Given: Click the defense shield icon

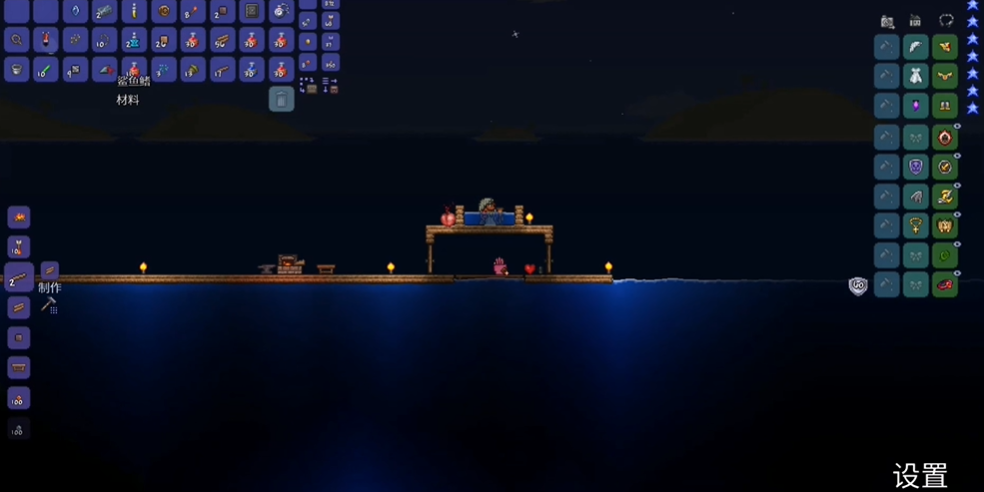Looking at the screenshot, I should 857,286.
